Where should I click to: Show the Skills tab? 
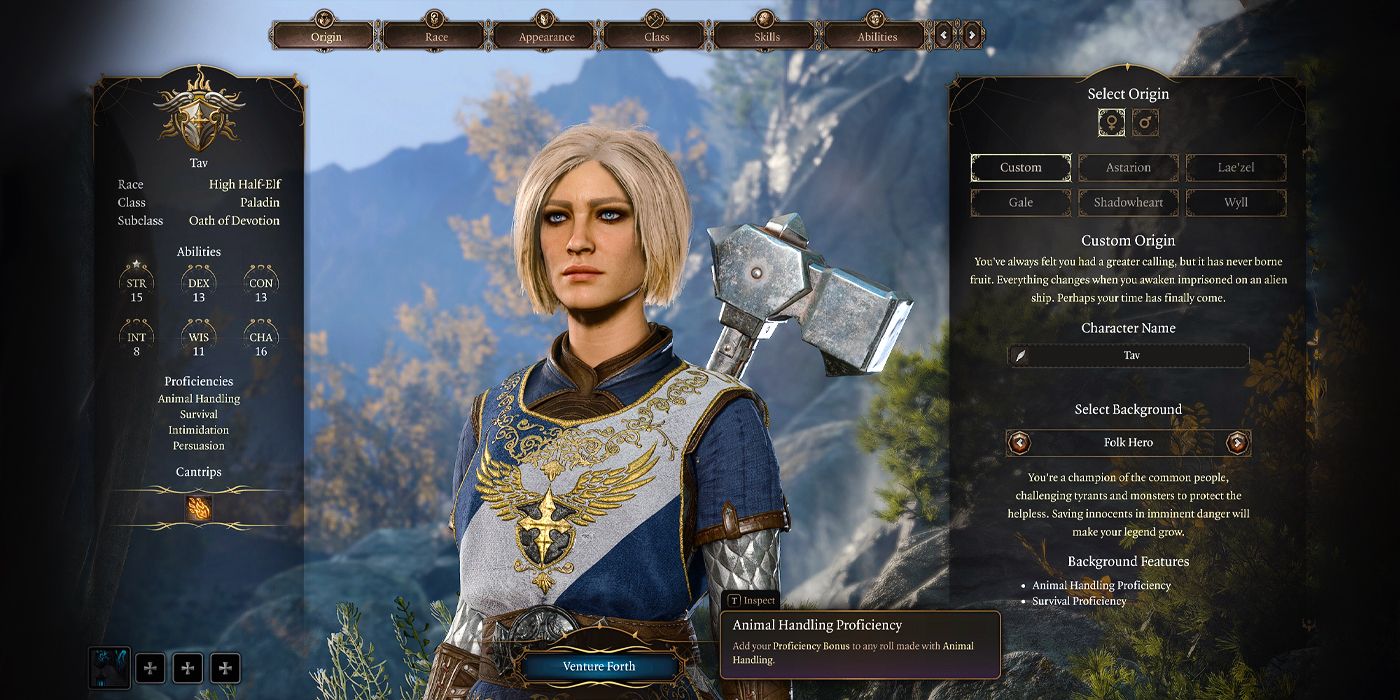(x=766, y=36)
